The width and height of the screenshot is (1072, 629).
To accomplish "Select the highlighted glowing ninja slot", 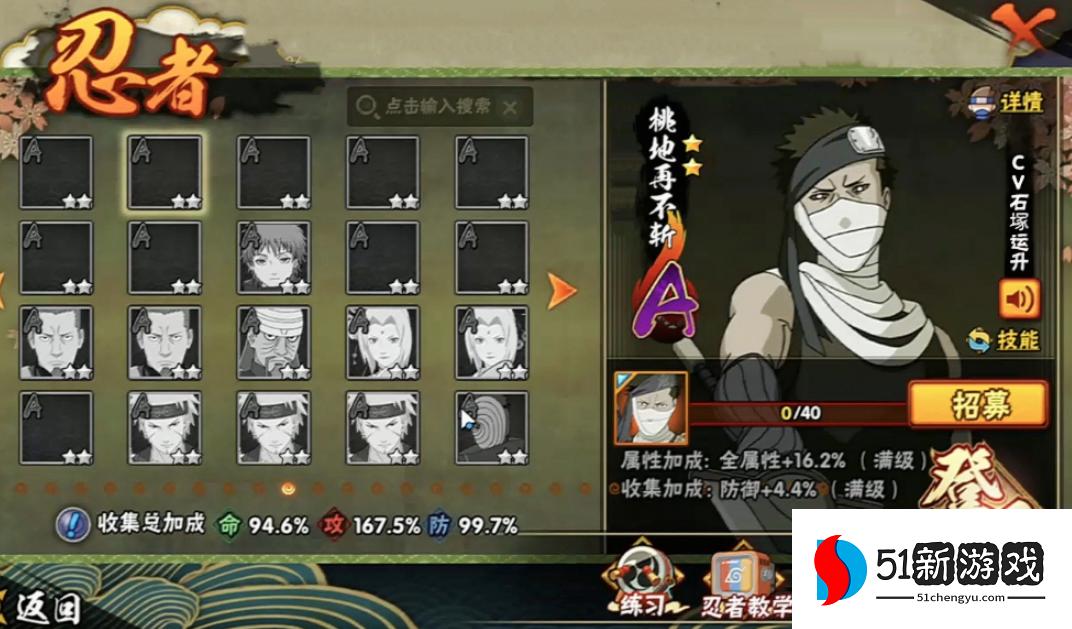I will (165, 172).
